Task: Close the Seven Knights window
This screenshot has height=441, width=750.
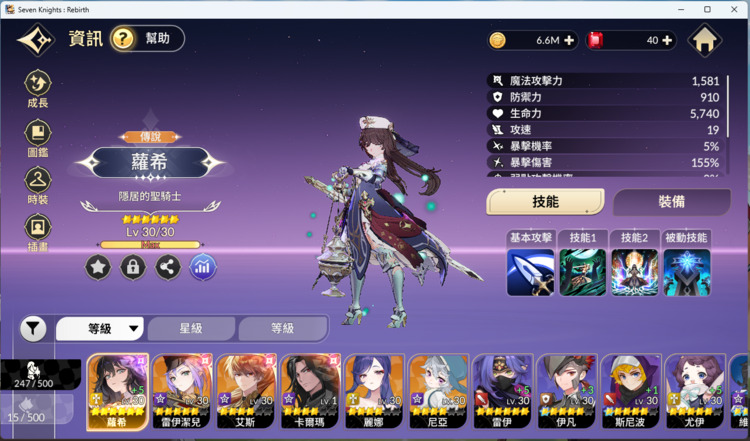Action: click(x=735, y=9)
